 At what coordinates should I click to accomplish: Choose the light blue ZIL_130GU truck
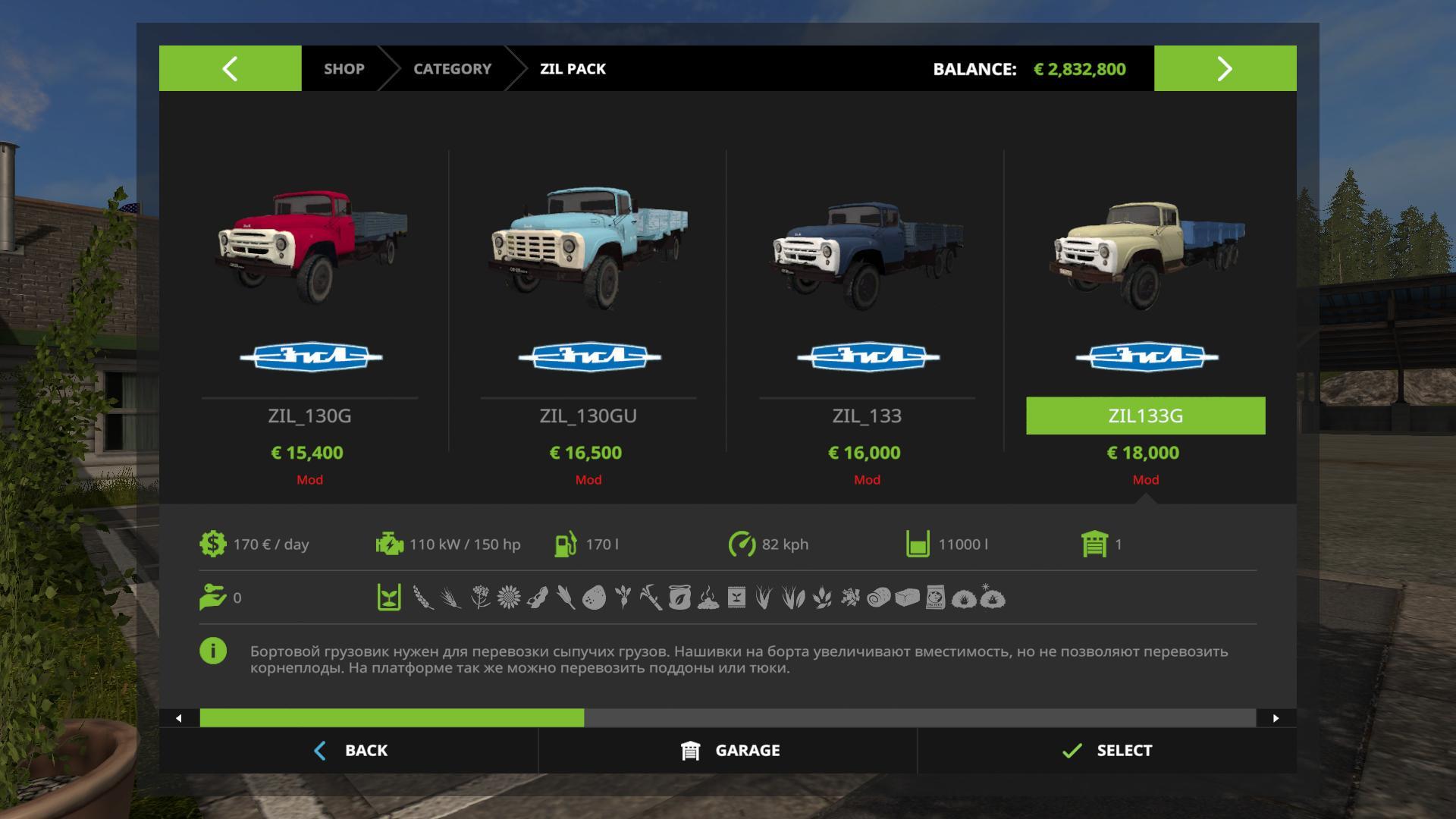588,250
